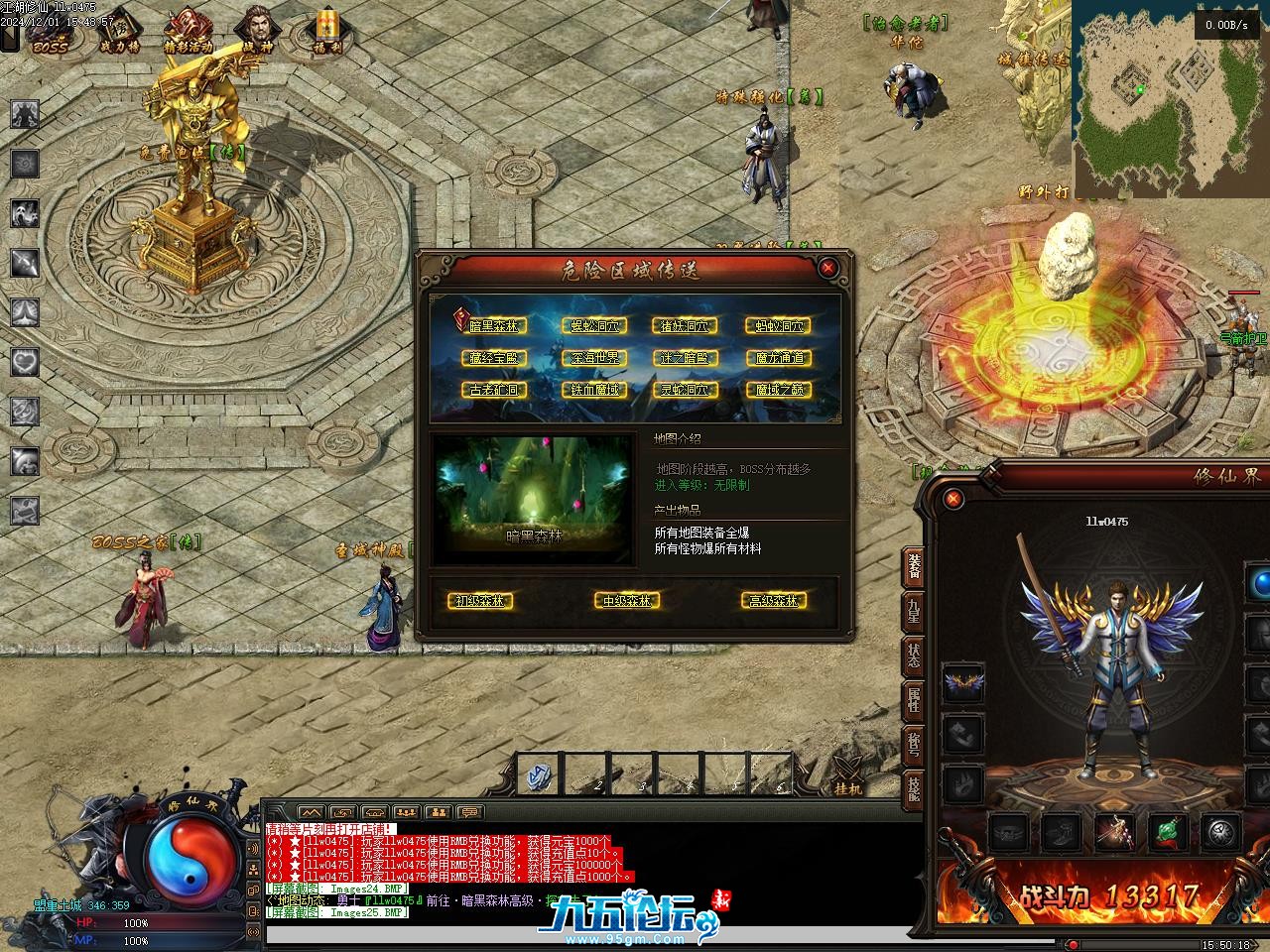Image resolution: width=1270 pixels, height=952 pixels.
Task: Enter the 高级森林 tier
Action: point(774,600)
